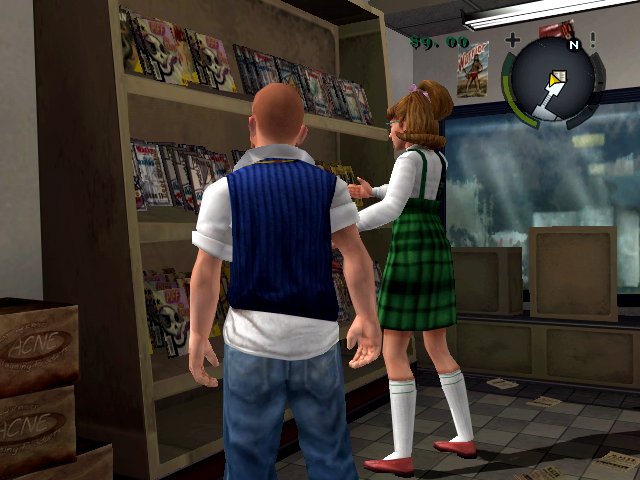The height and width of the screenshot is (480, 640).
Task: Click the plus health icon beside the radar
Action: [x=513, y=41]
